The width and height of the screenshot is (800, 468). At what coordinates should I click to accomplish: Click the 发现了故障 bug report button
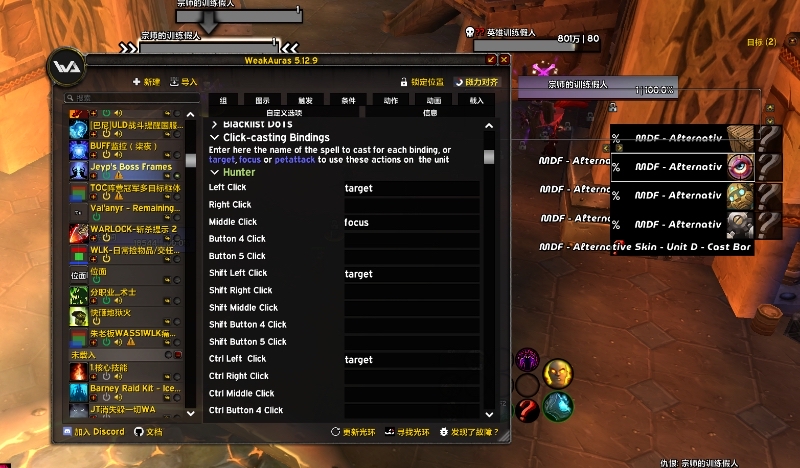click(468, 432)
